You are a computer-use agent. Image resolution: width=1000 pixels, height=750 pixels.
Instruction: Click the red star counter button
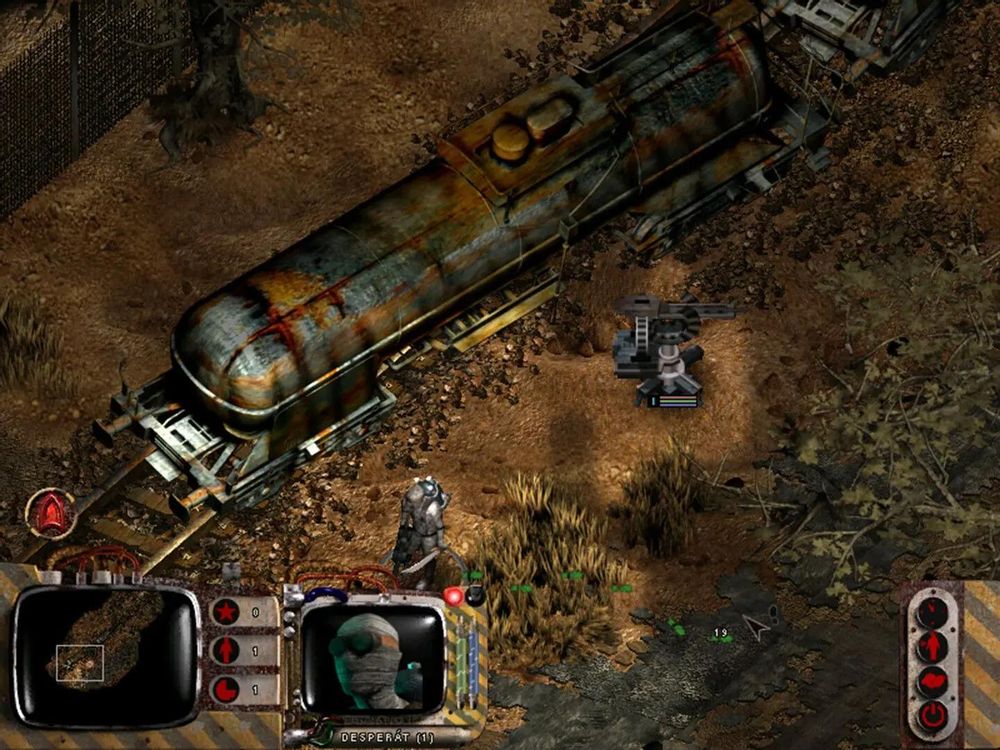click(226, 611)
